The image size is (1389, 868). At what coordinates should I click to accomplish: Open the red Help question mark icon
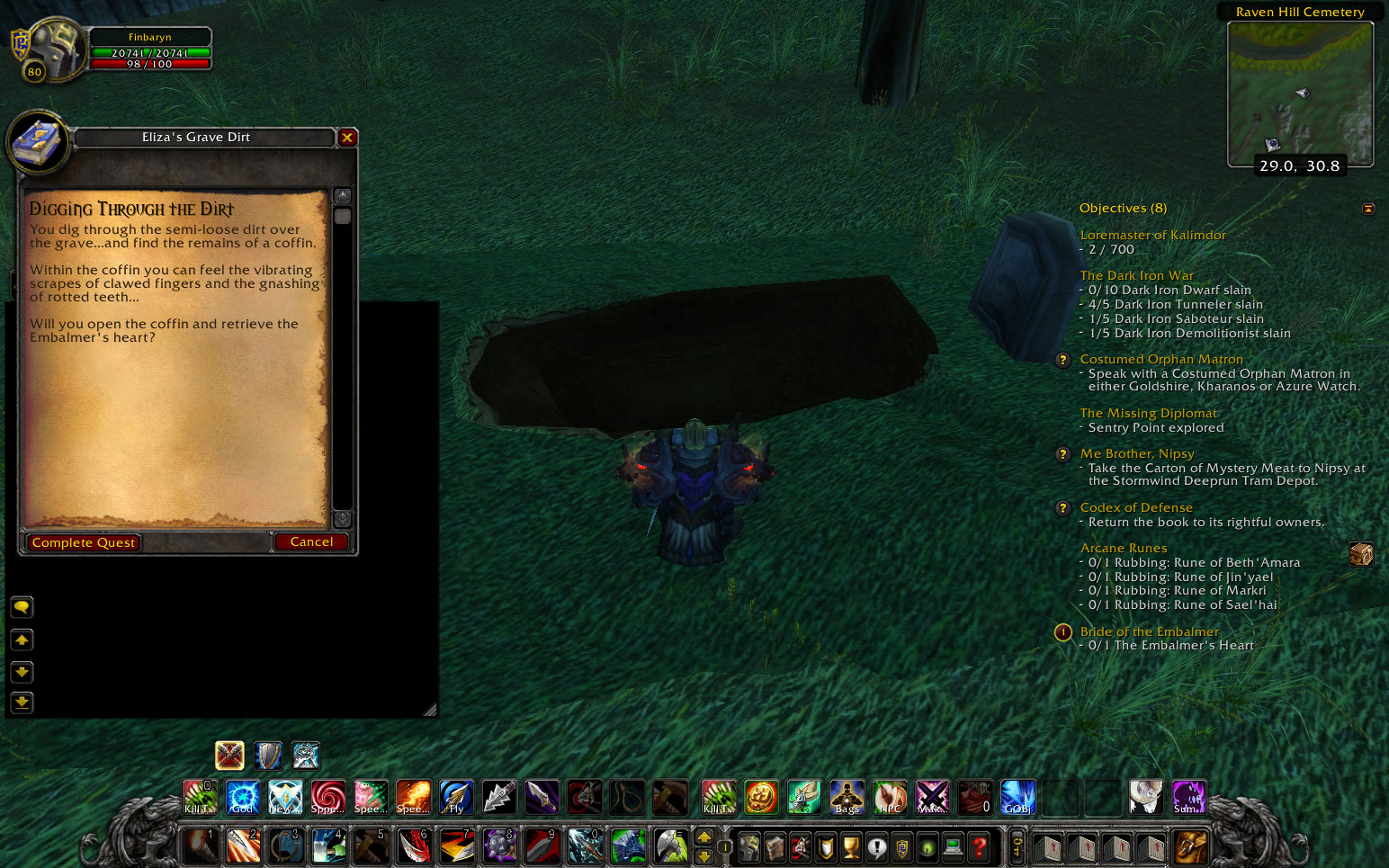pyautogui.click(x=977, y=845)
